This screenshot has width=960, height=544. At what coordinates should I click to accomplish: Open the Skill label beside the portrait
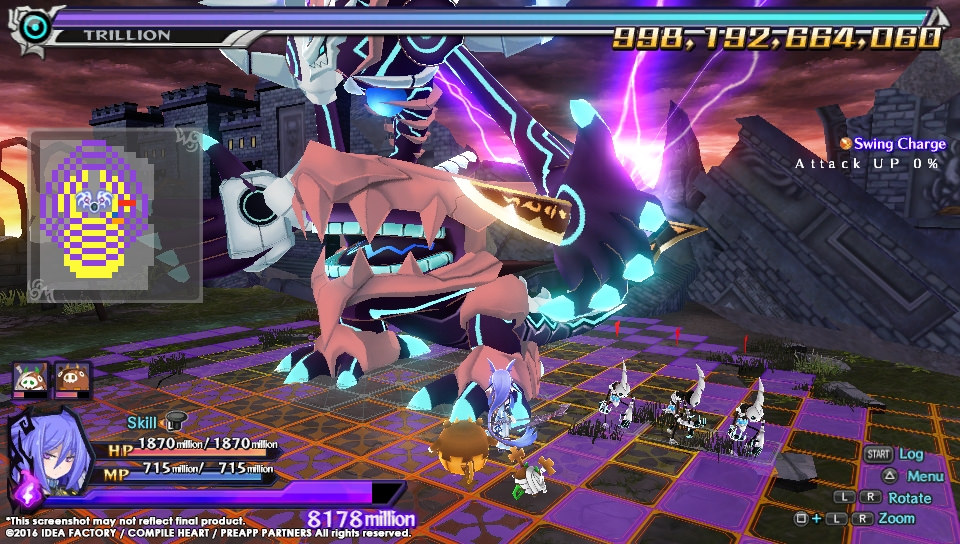pos(142,423)
